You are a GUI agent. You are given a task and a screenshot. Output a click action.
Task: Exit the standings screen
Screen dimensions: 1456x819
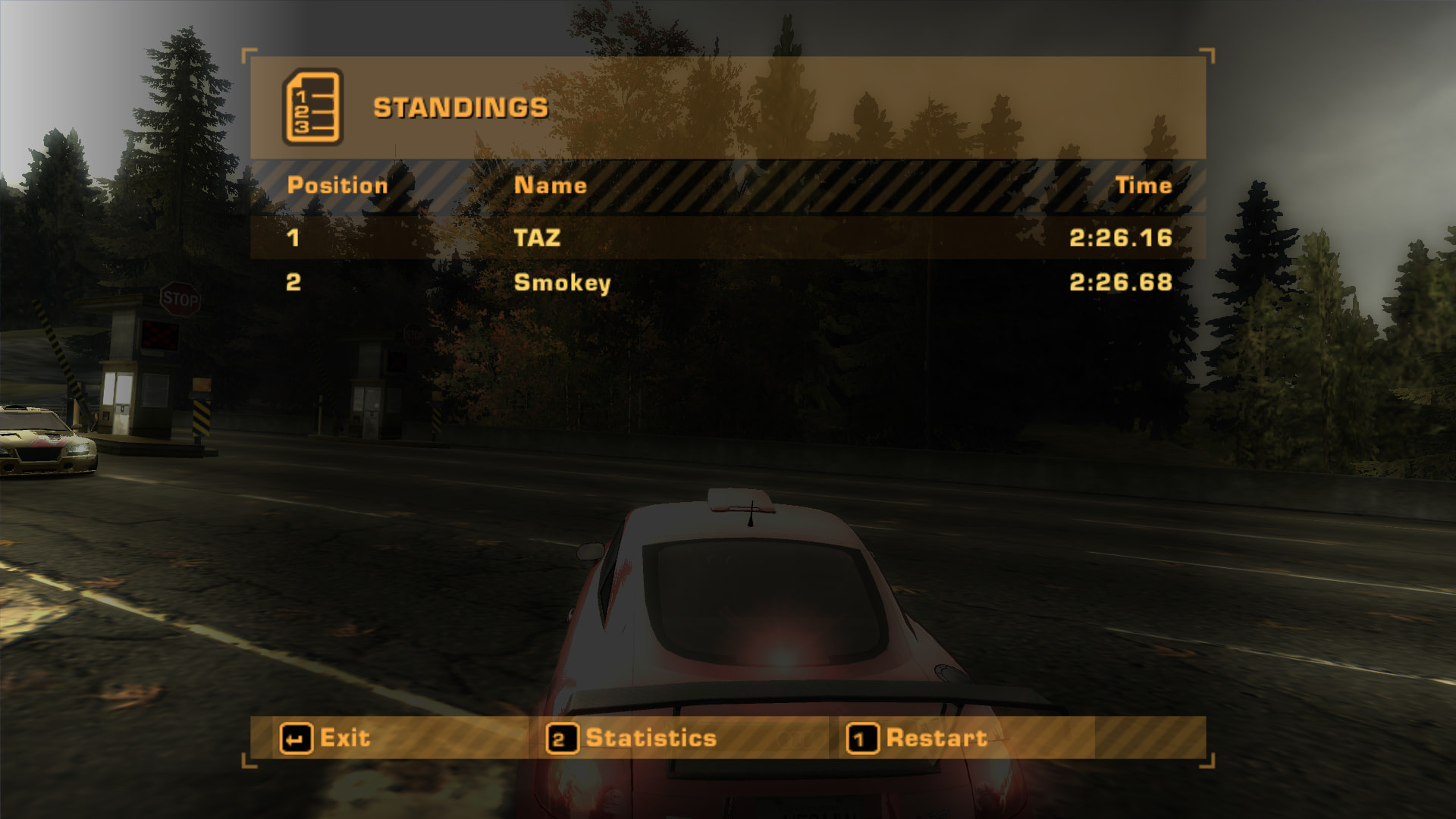326,738
